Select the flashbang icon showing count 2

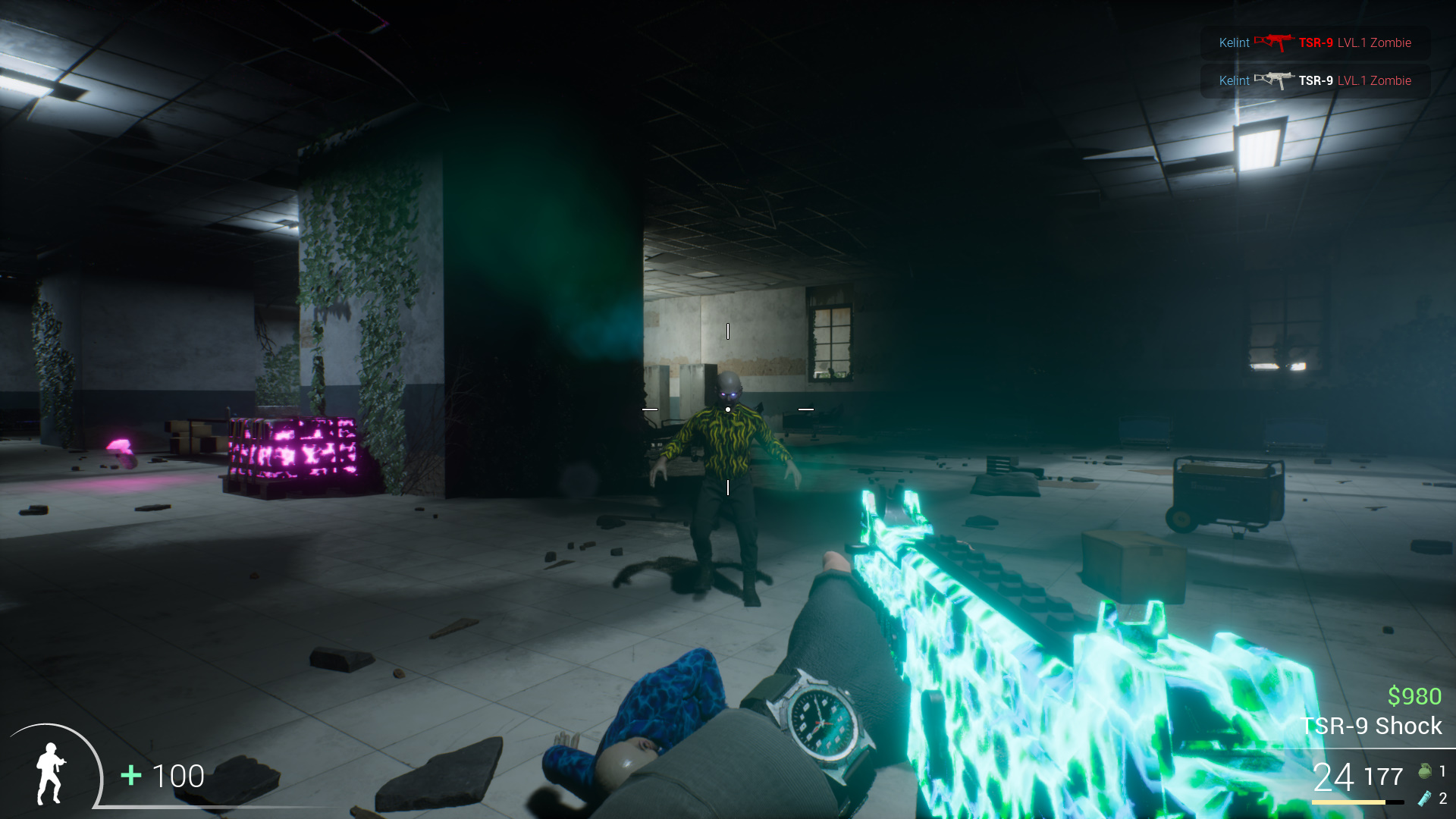[1426, 799]
